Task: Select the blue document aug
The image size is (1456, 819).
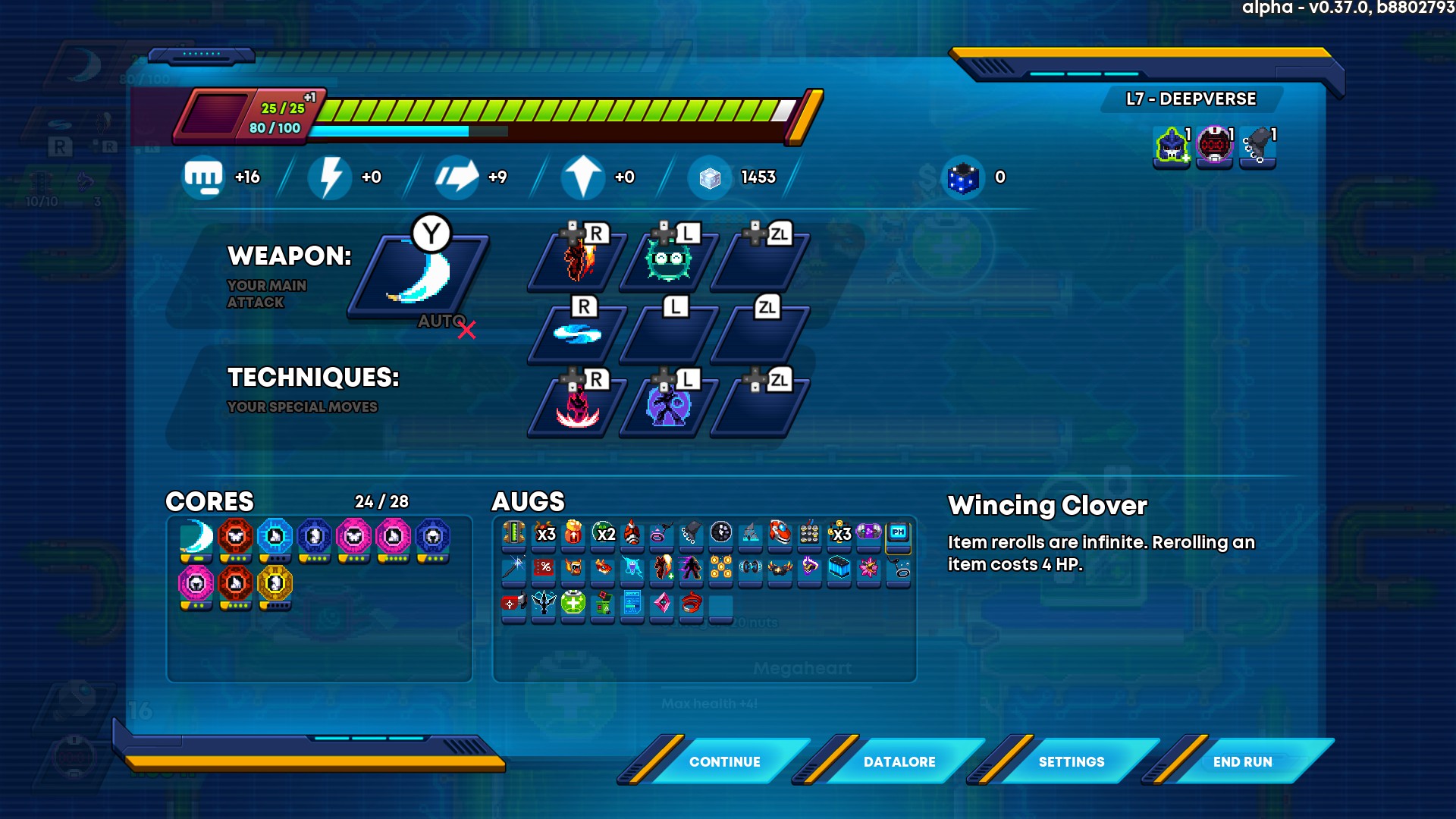Action: [x=632, y=604]
